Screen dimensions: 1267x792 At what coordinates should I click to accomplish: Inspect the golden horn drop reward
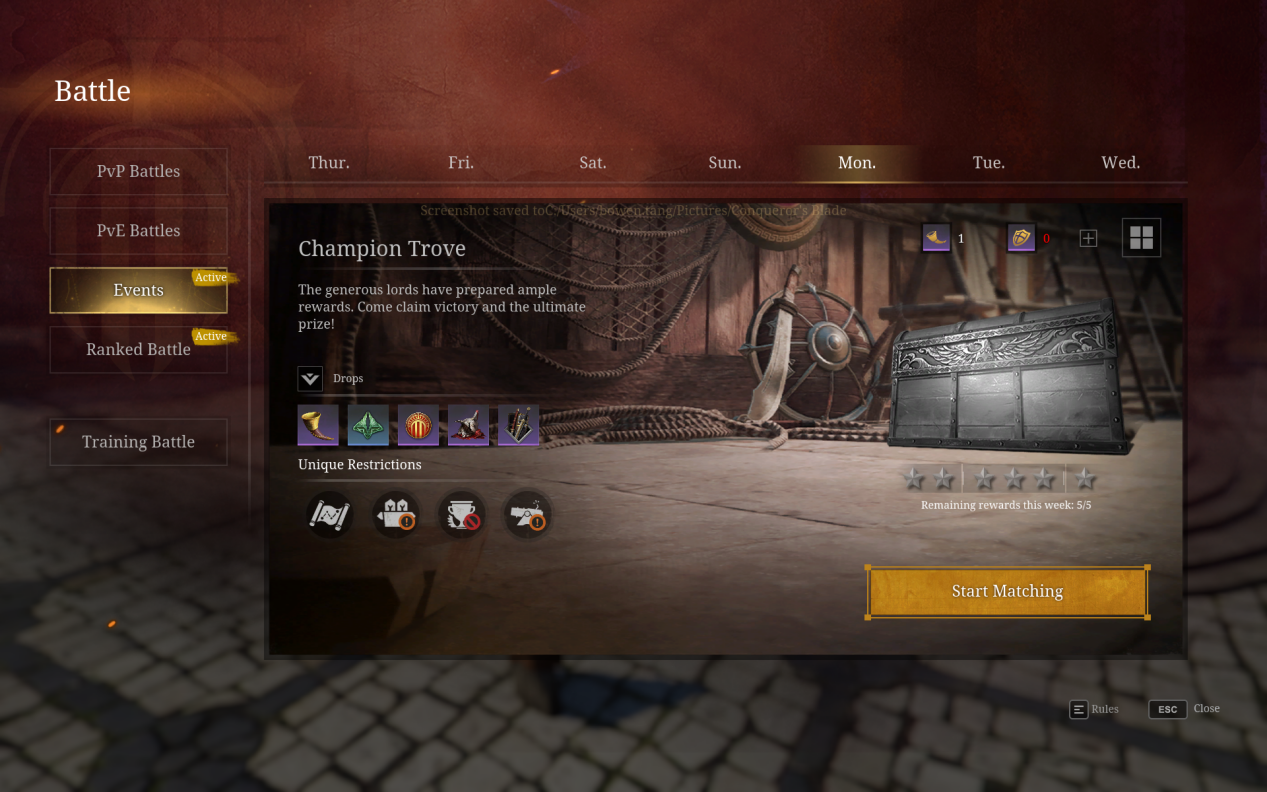click(318, 425)
